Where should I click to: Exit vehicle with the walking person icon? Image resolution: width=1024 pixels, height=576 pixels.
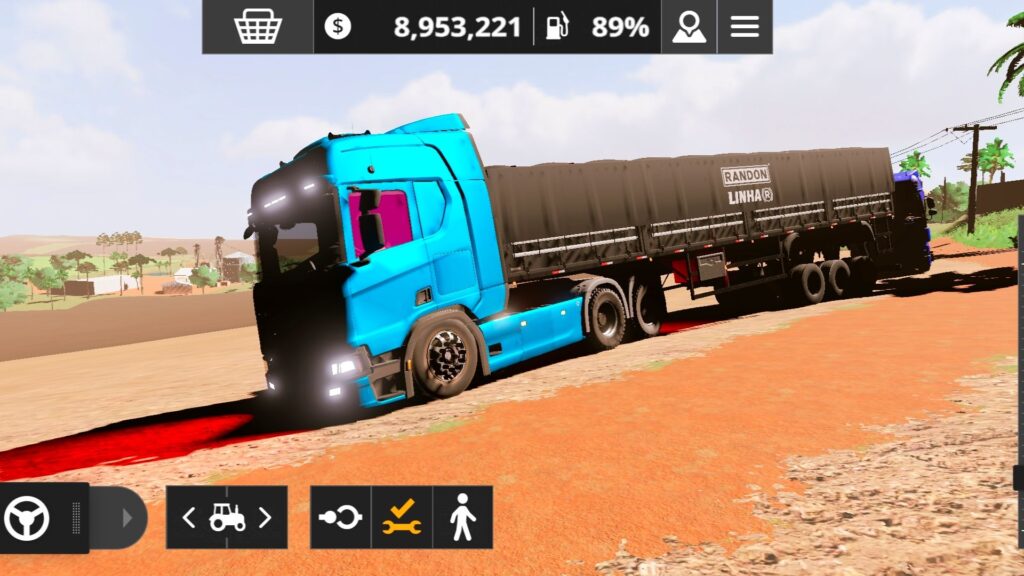tap(462, 518)
